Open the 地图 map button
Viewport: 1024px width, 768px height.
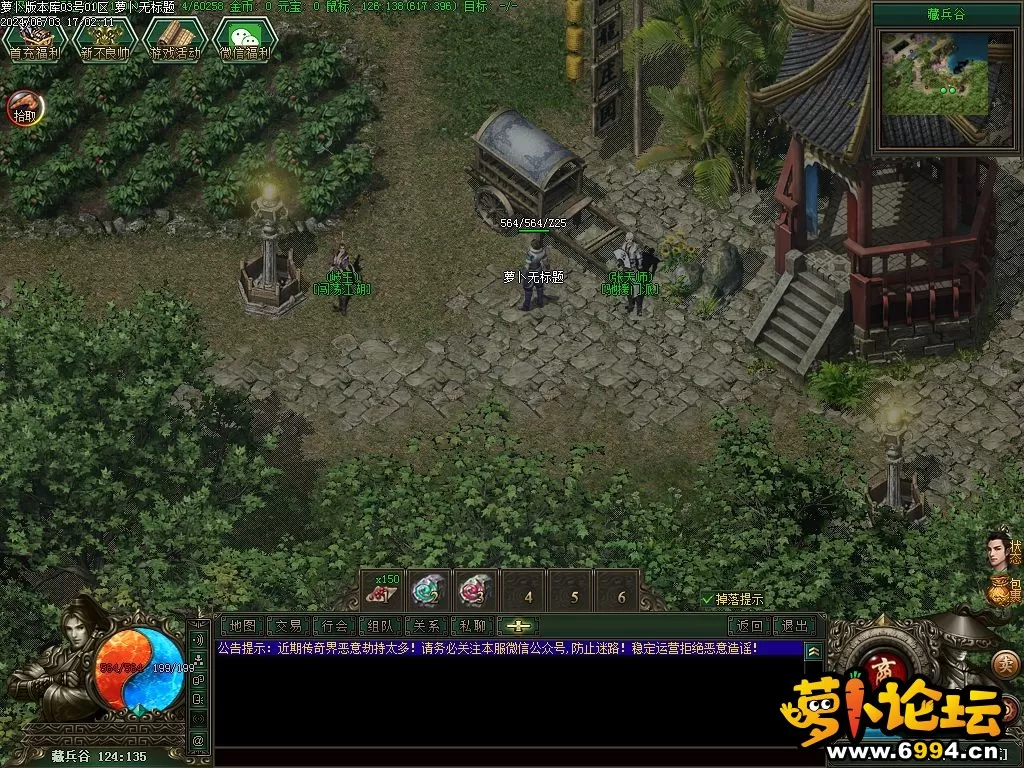tap(243, 626)
